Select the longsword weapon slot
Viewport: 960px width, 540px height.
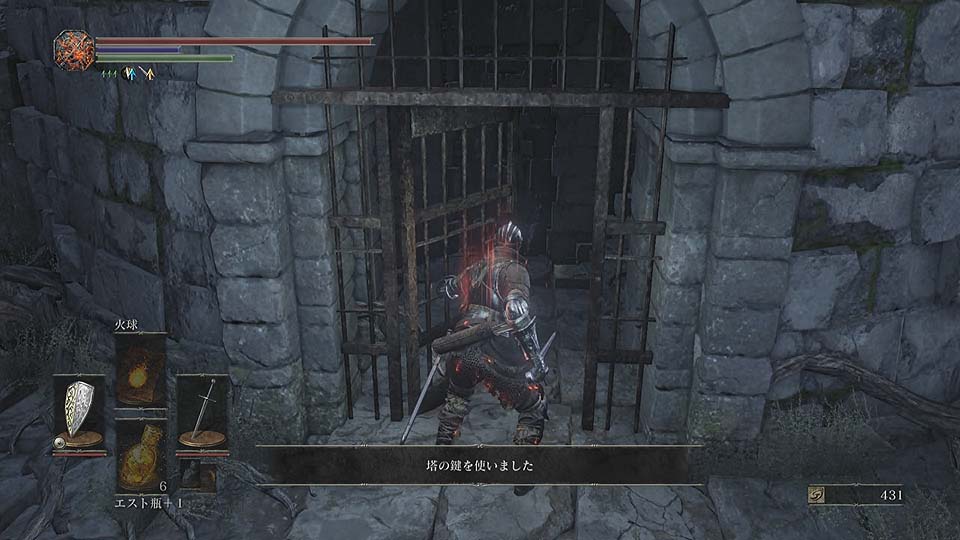[x=202, y=412]
